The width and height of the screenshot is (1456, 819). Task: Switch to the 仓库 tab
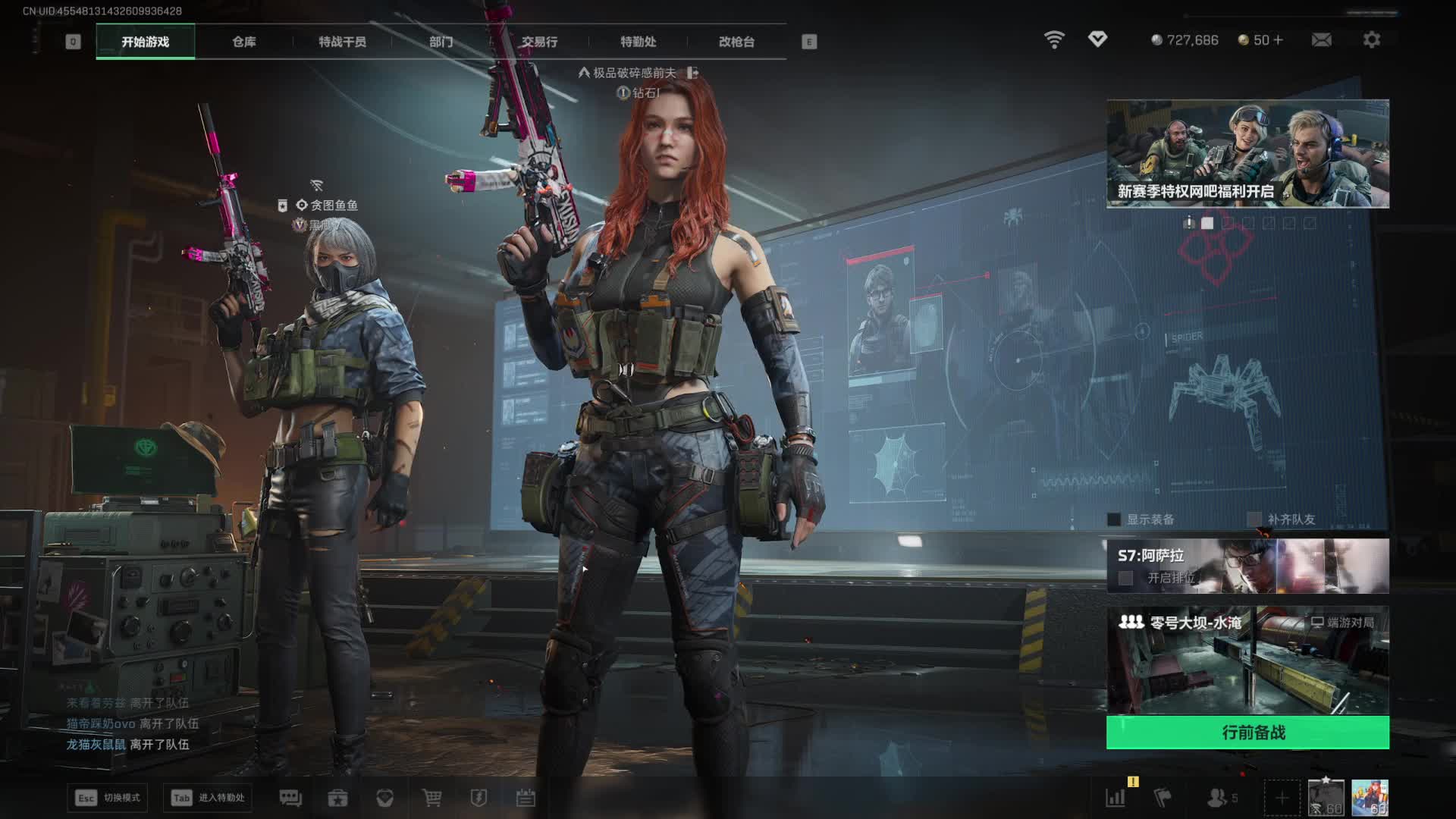[243, 42]
